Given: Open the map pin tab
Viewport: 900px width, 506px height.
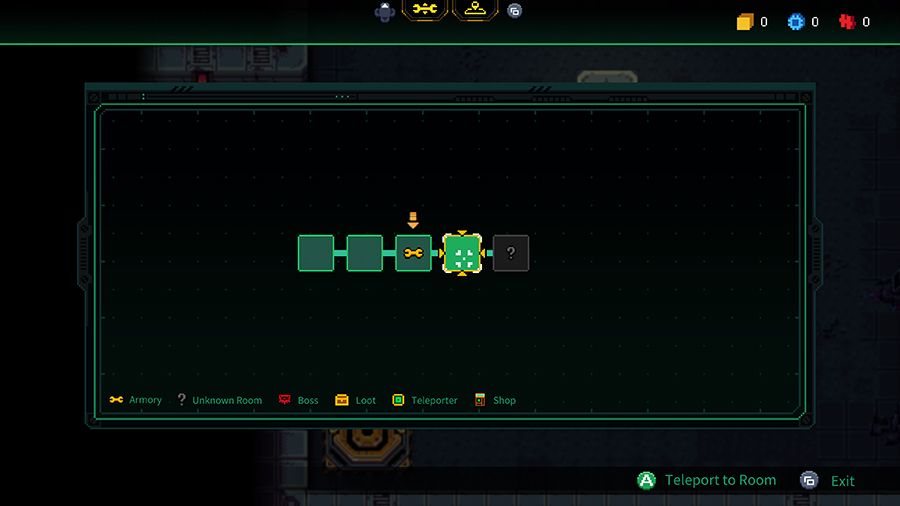Looking at the screenshot, I should click(475, 10).
